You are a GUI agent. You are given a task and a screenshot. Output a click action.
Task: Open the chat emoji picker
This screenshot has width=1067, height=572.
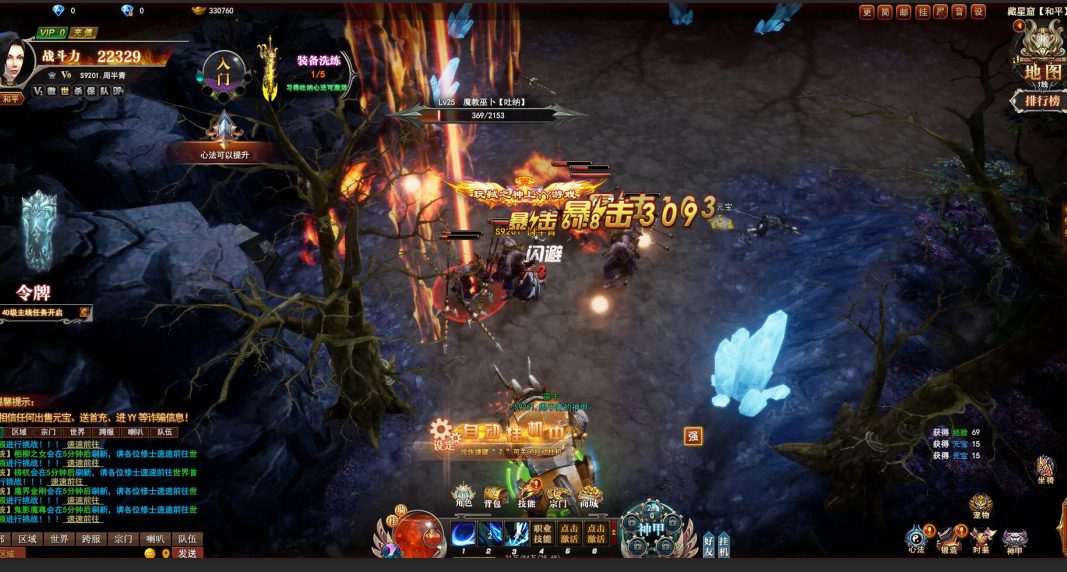(150, 553)
